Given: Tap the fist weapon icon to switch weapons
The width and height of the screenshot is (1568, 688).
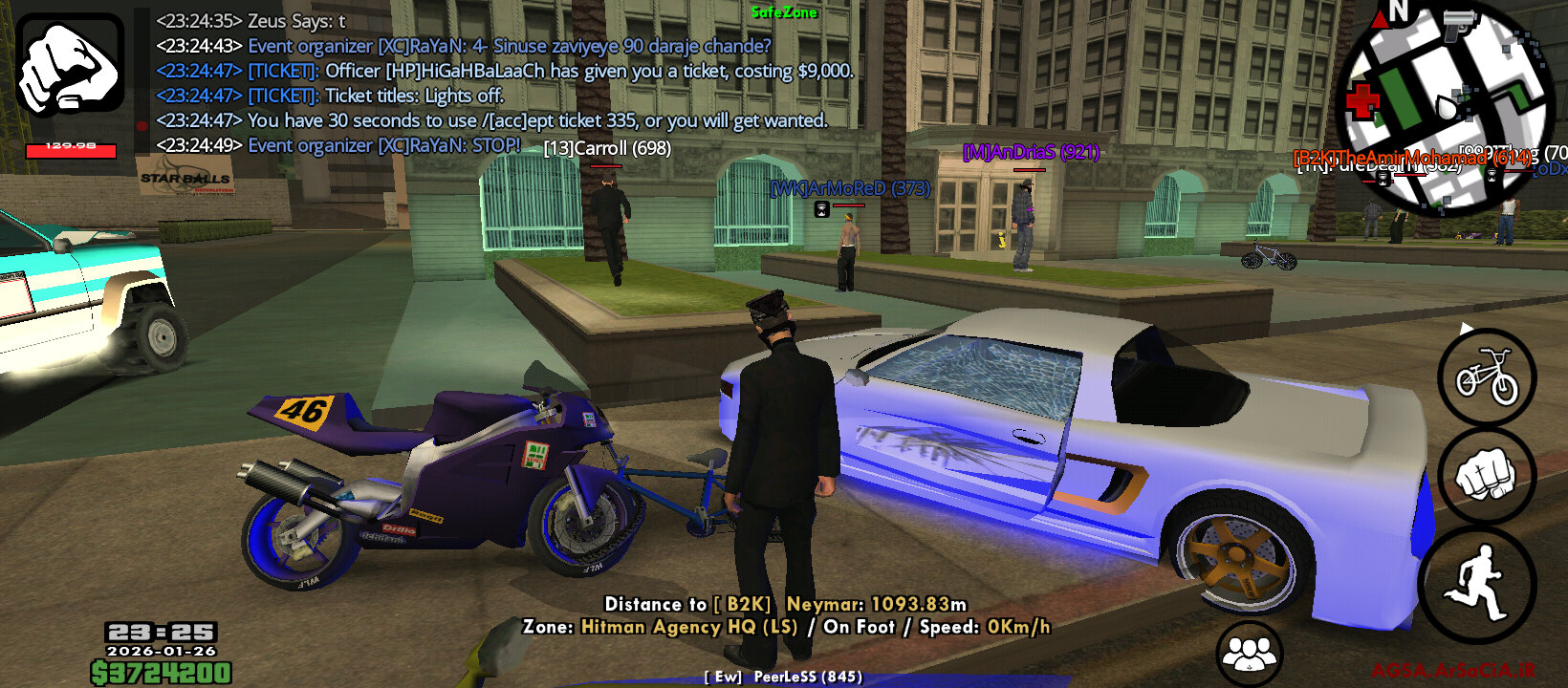Looking at the screenshot, I should tap(70, 65).
